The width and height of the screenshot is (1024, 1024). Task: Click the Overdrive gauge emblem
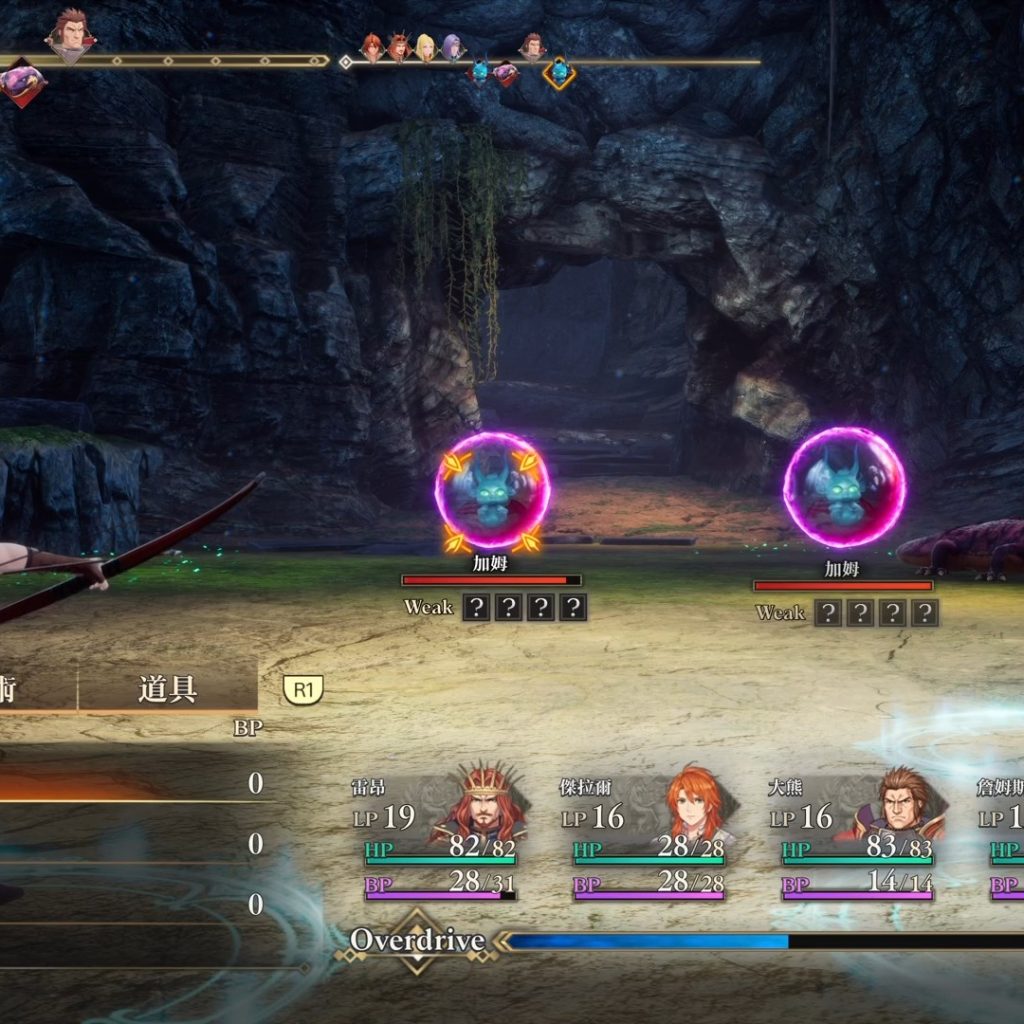(416, 940)
